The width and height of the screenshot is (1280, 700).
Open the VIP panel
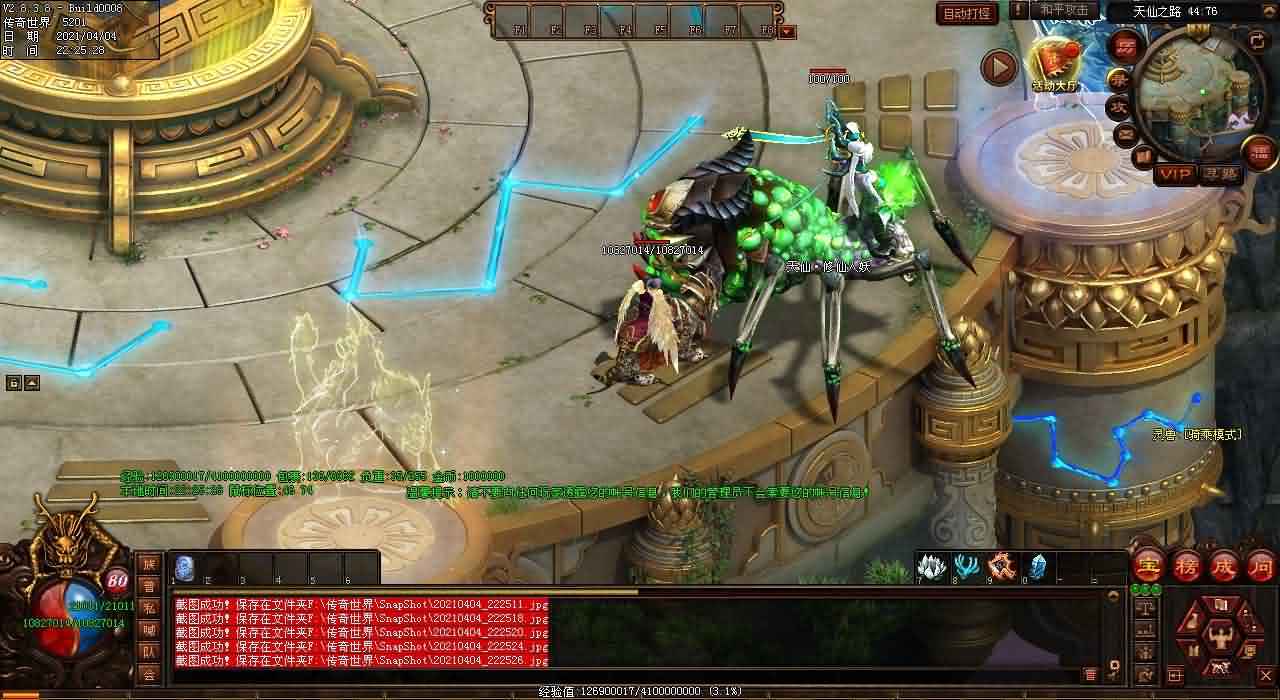1176,174
